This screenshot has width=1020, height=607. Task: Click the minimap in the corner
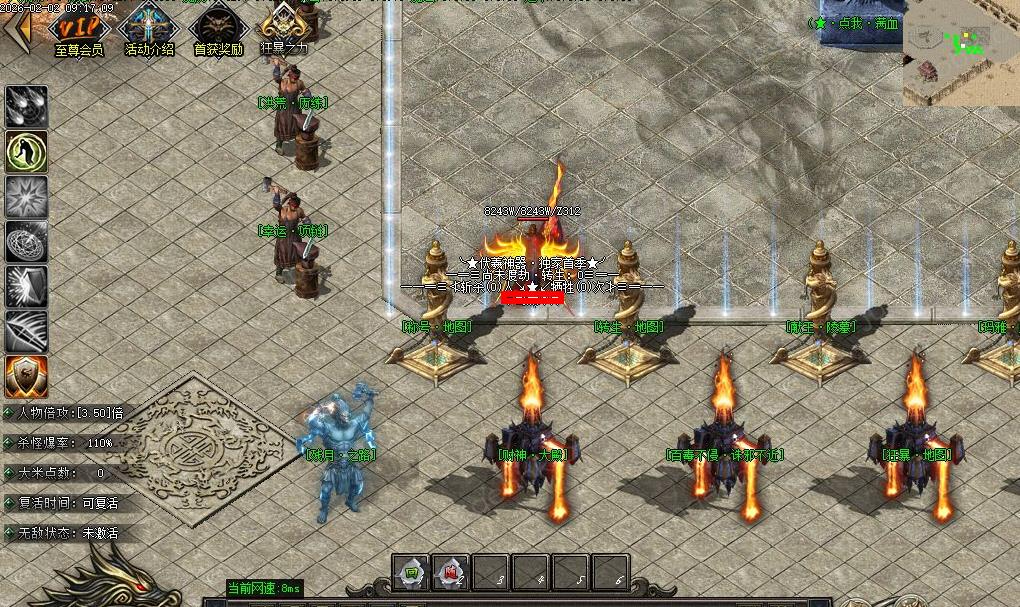tap(960, 53)
